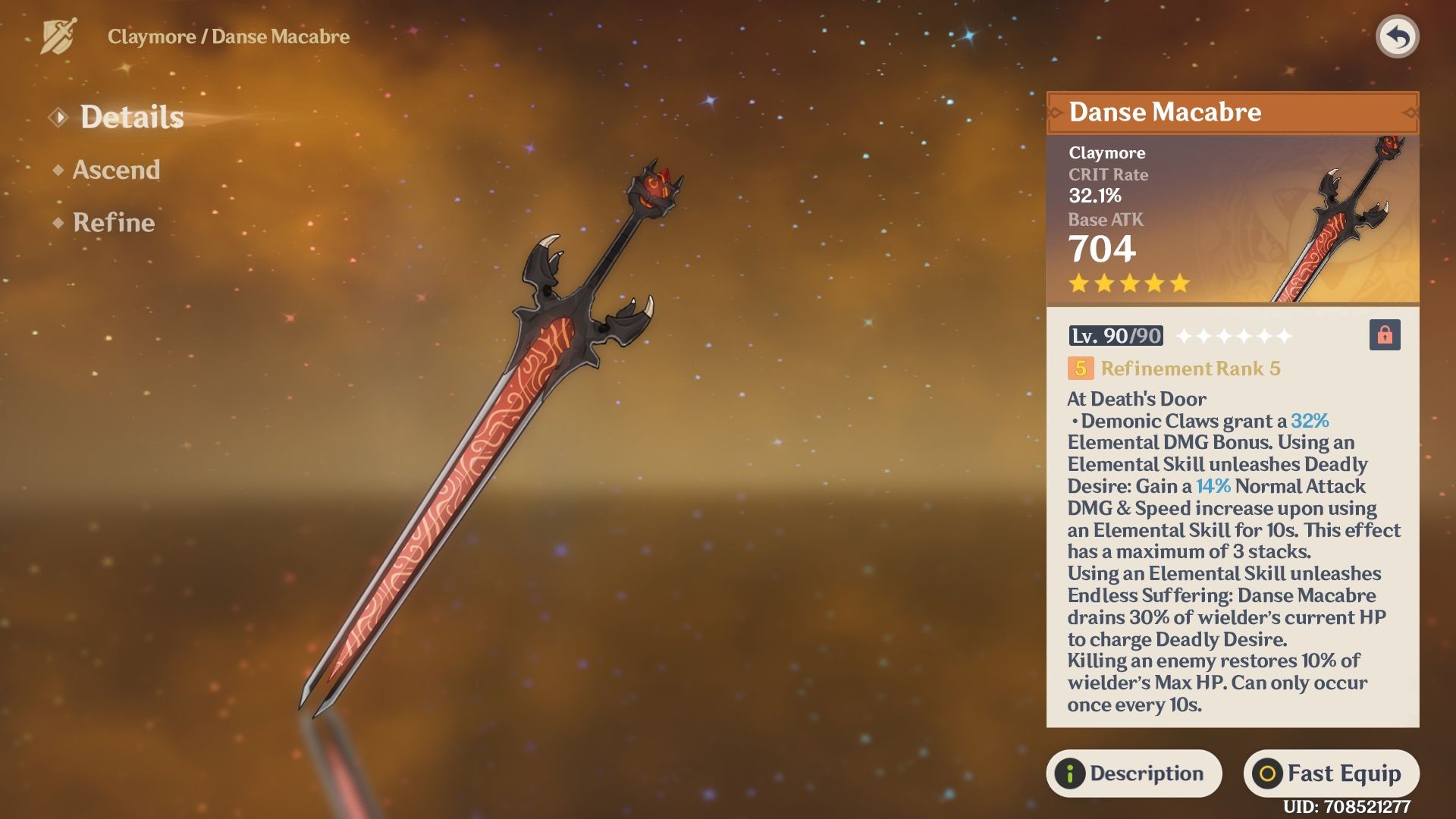The image size is (1456, 819).
Task: Switch to the Details tab
Action: 131,118
